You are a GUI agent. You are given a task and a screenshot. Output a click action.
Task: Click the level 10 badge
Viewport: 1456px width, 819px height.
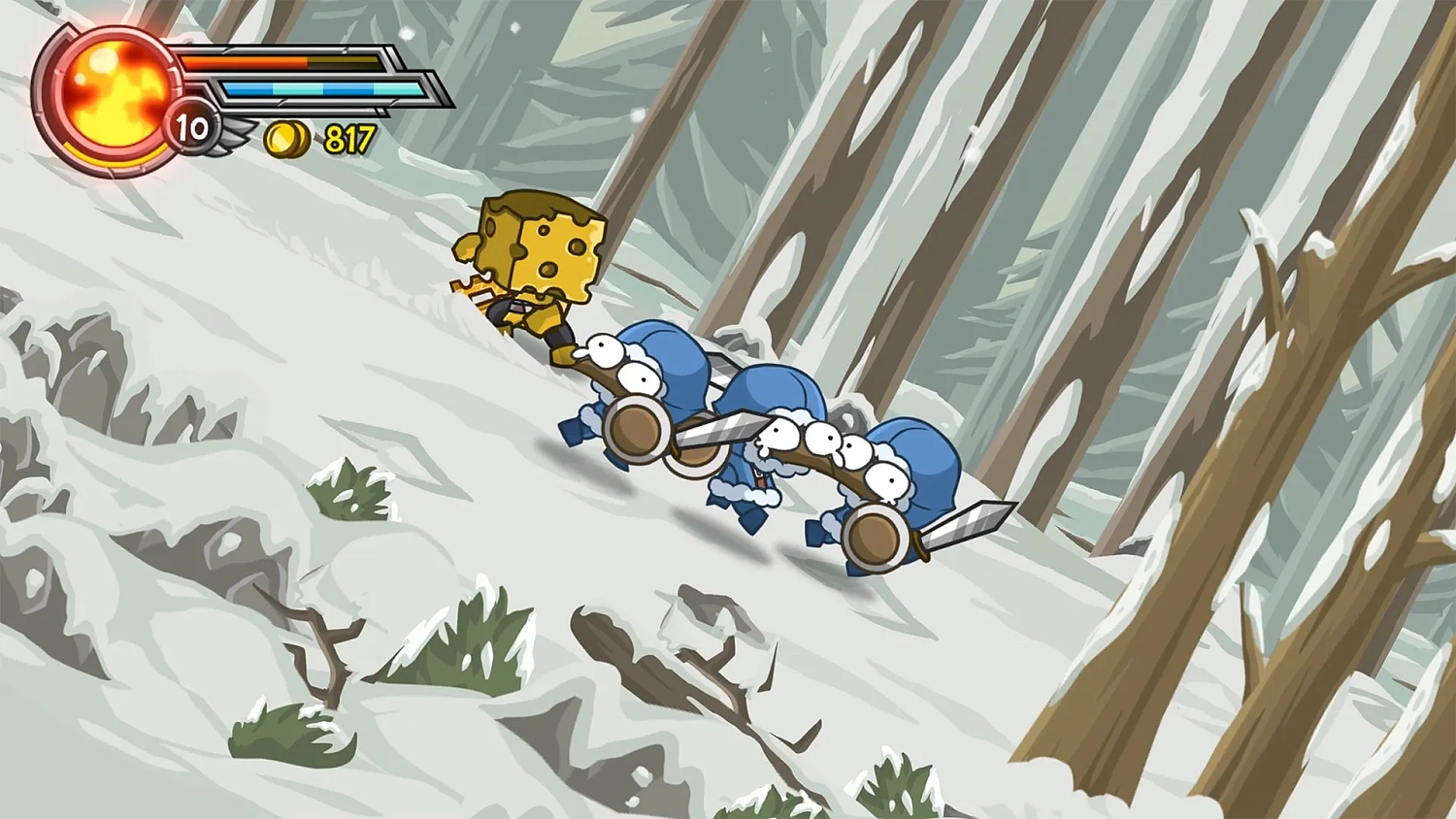[189, 127]
